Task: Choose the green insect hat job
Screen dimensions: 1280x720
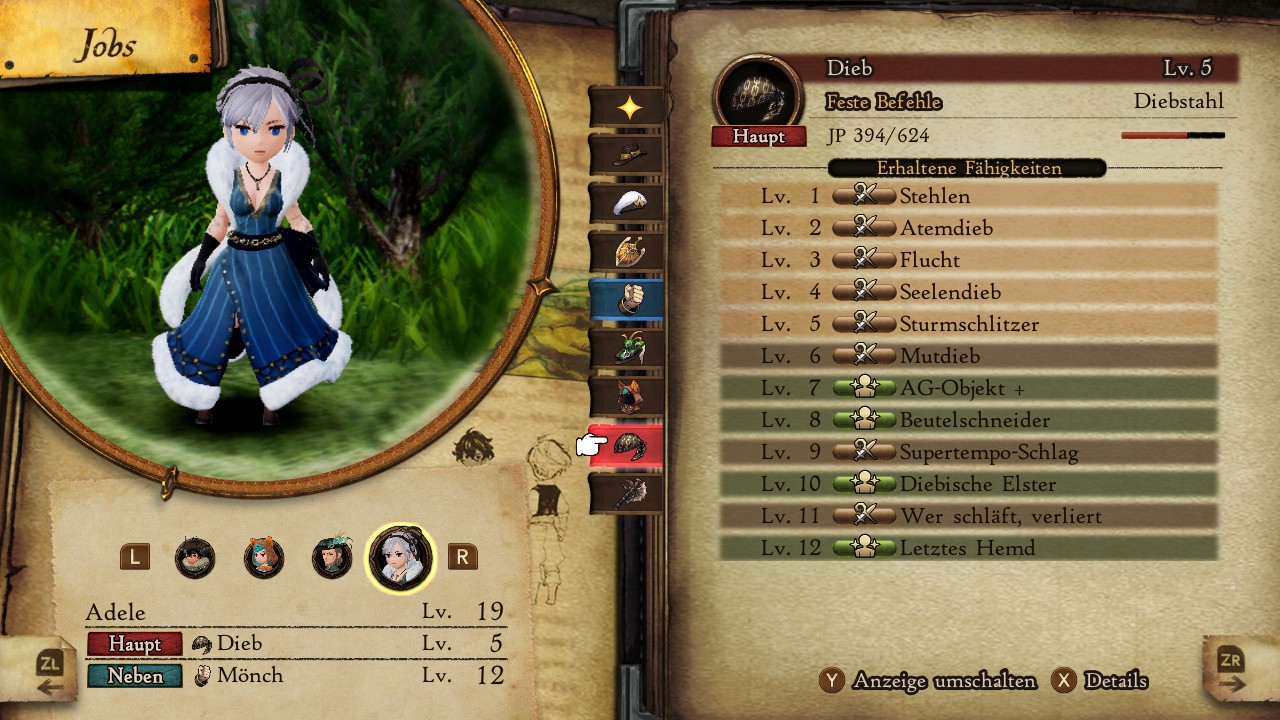Action: pos(628,348)
